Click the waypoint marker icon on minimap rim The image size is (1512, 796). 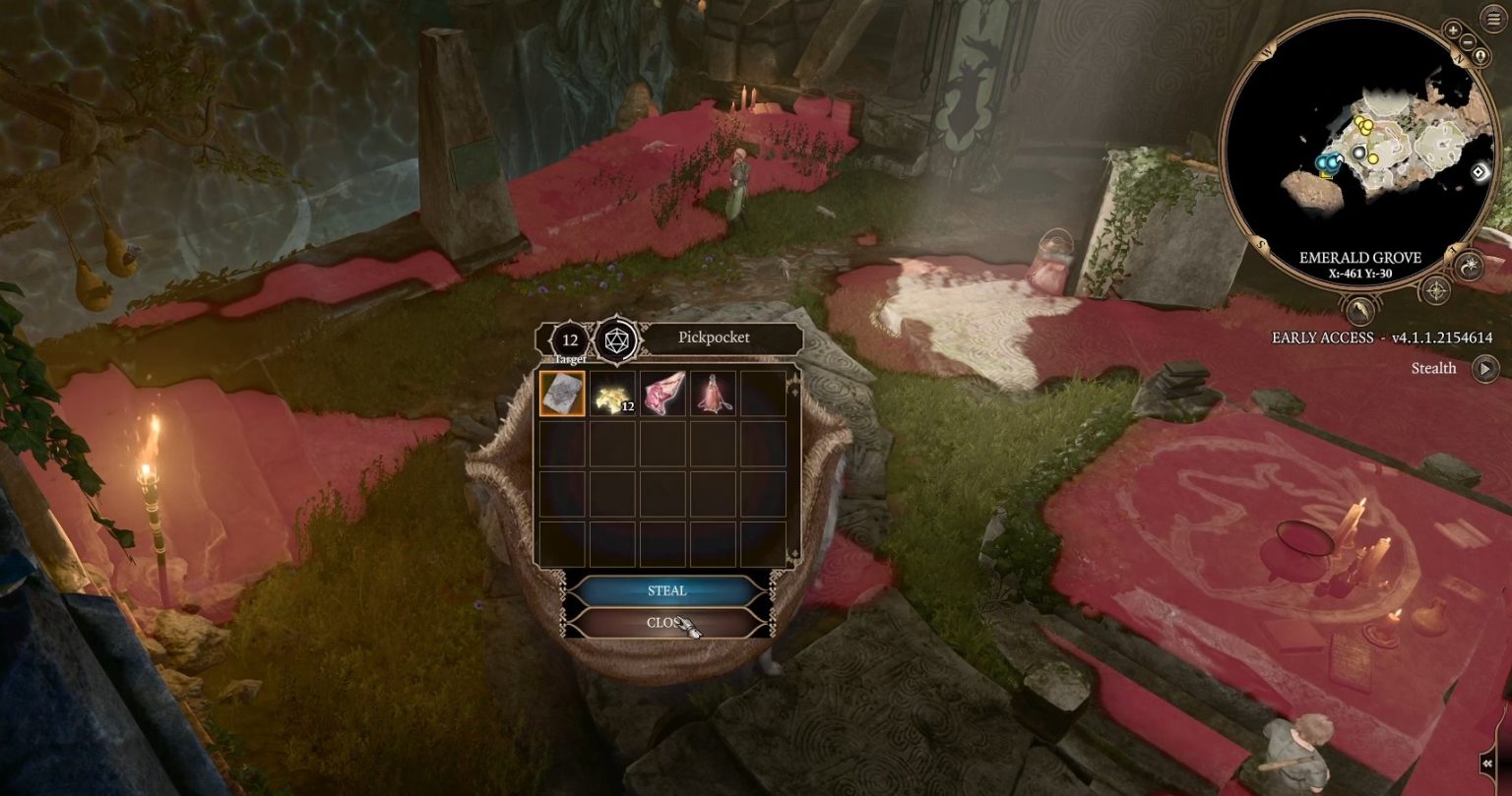tap(1479, 174)
